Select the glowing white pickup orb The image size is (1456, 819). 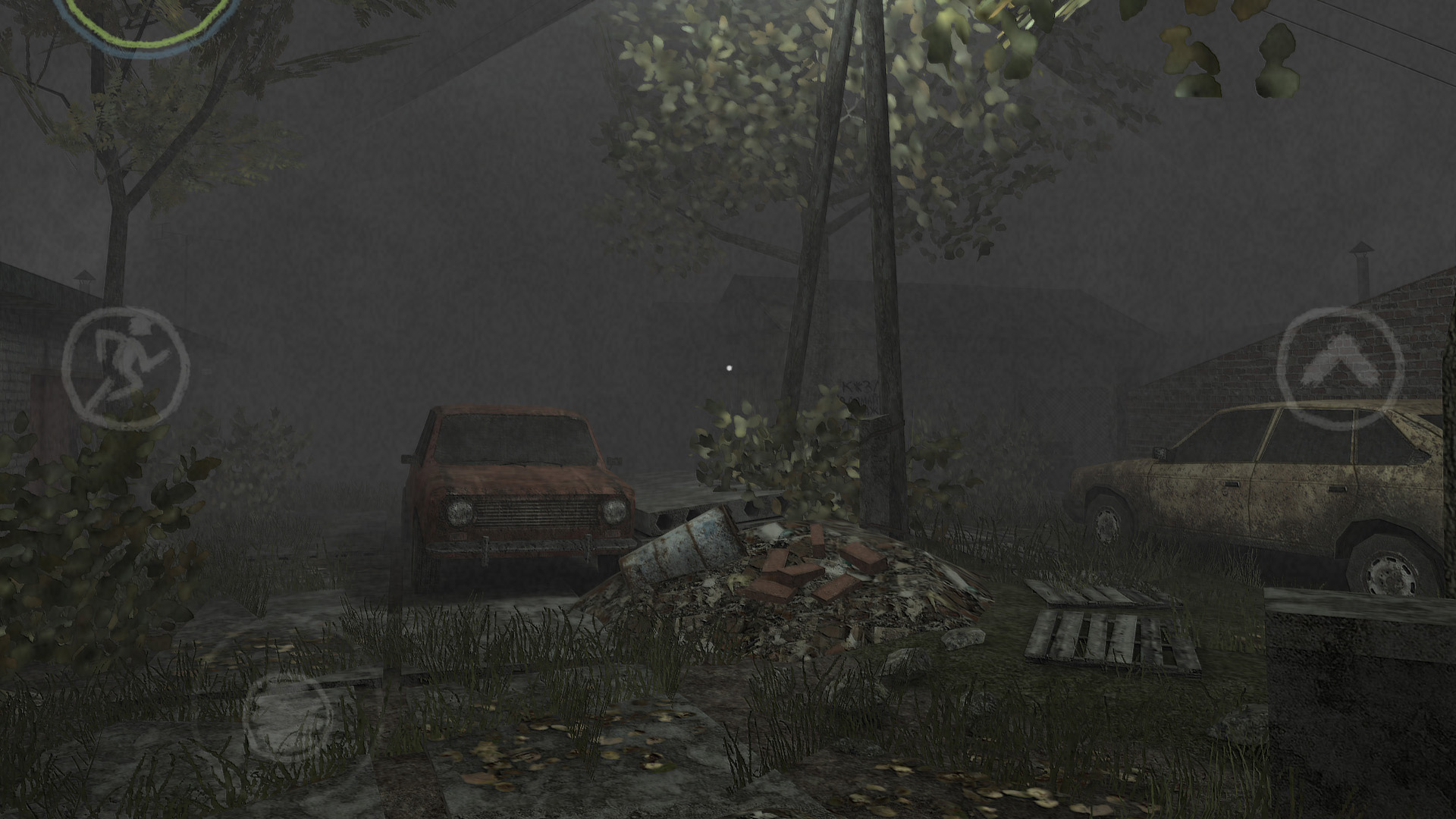click(729, 369)
